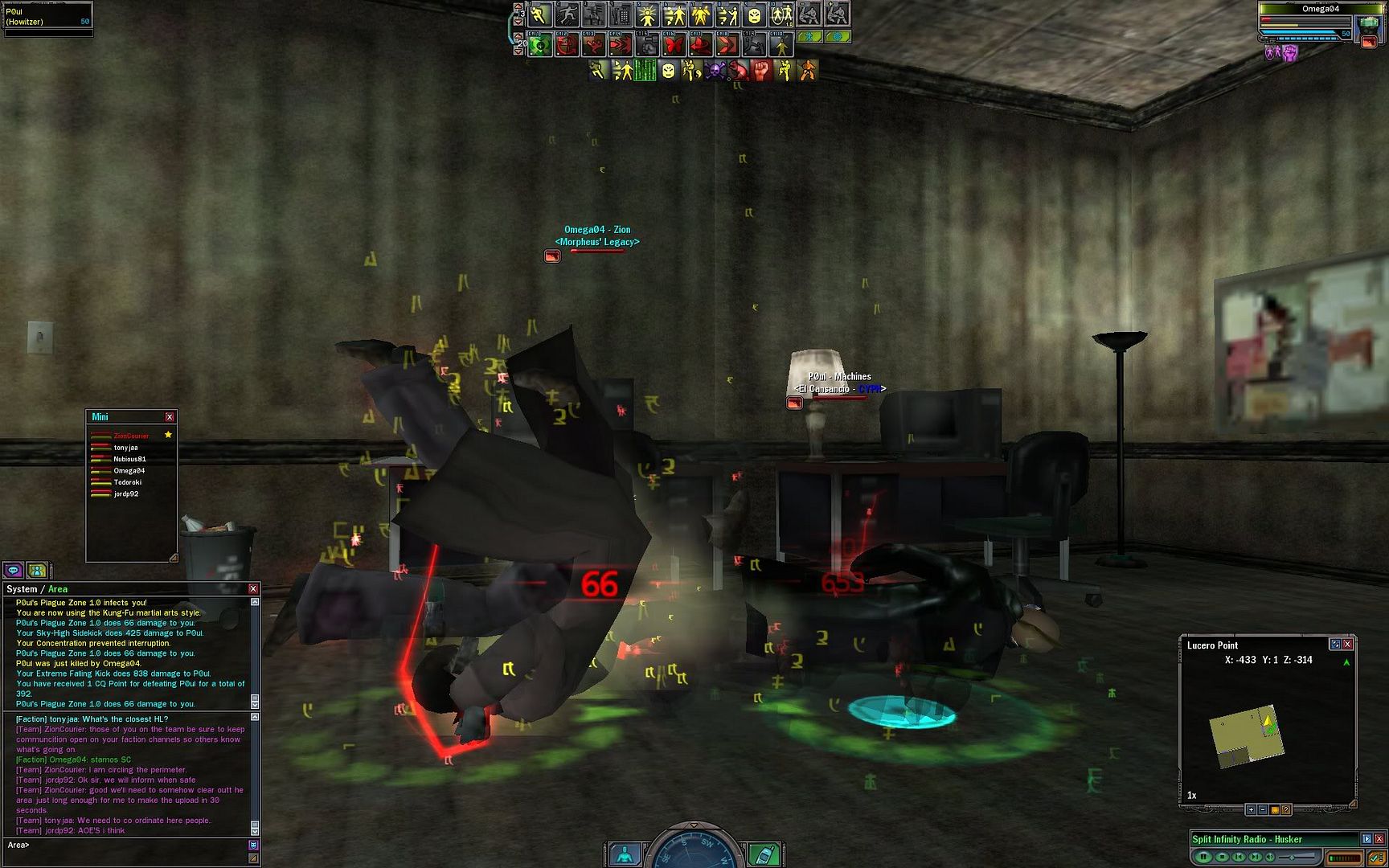Activate the yellow sprinting figure ability in slot 1
This screenshot has height=868, width=1389.
pos(539,15)
